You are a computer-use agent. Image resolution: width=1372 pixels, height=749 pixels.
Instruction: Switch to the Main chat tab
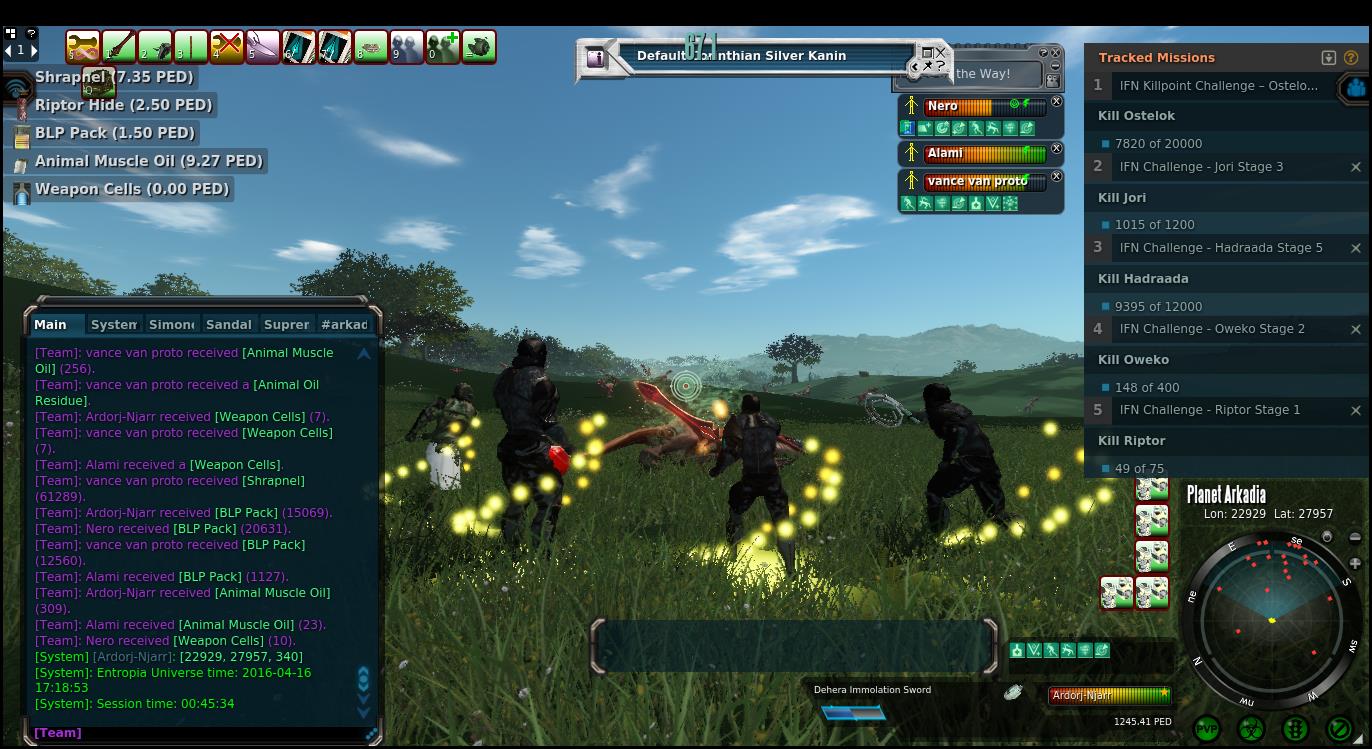50,324
